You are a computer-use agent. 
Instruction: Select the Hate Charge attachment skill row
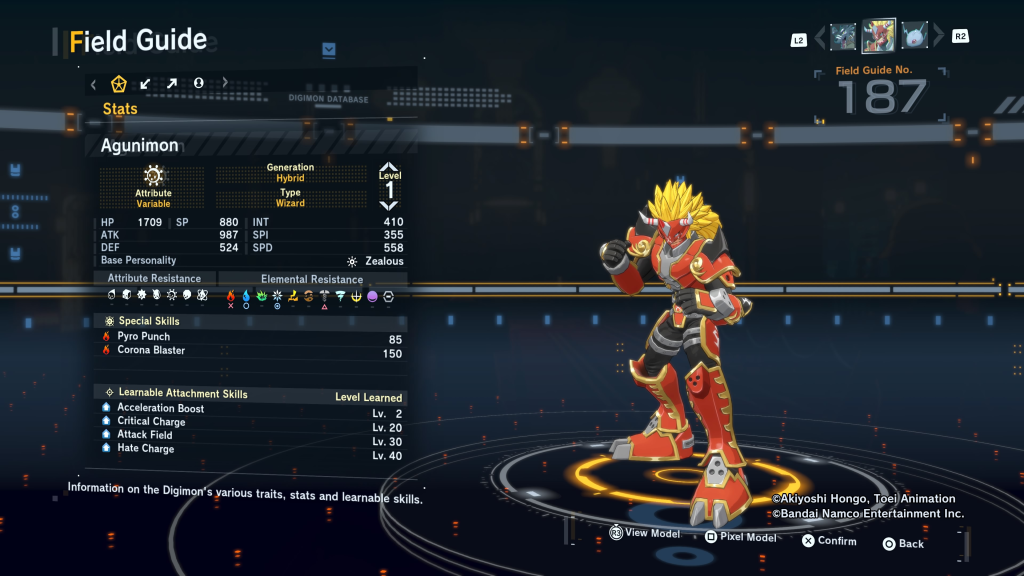pyautogui.click(x=145, y=449)
